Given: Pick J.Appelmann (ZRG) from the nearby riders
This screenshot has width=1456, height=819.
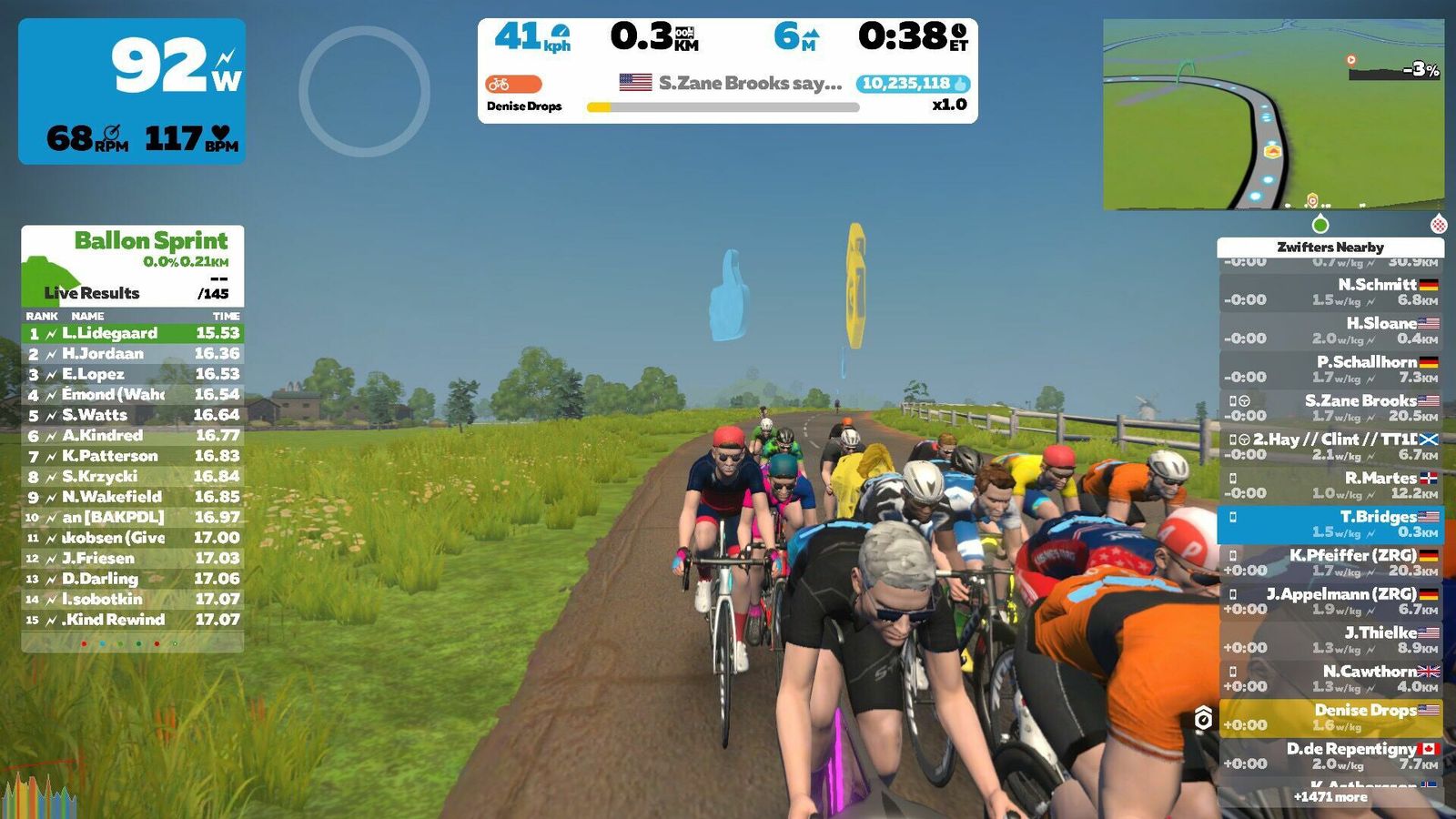Looking at the screenshot, I should [1330, 602].
